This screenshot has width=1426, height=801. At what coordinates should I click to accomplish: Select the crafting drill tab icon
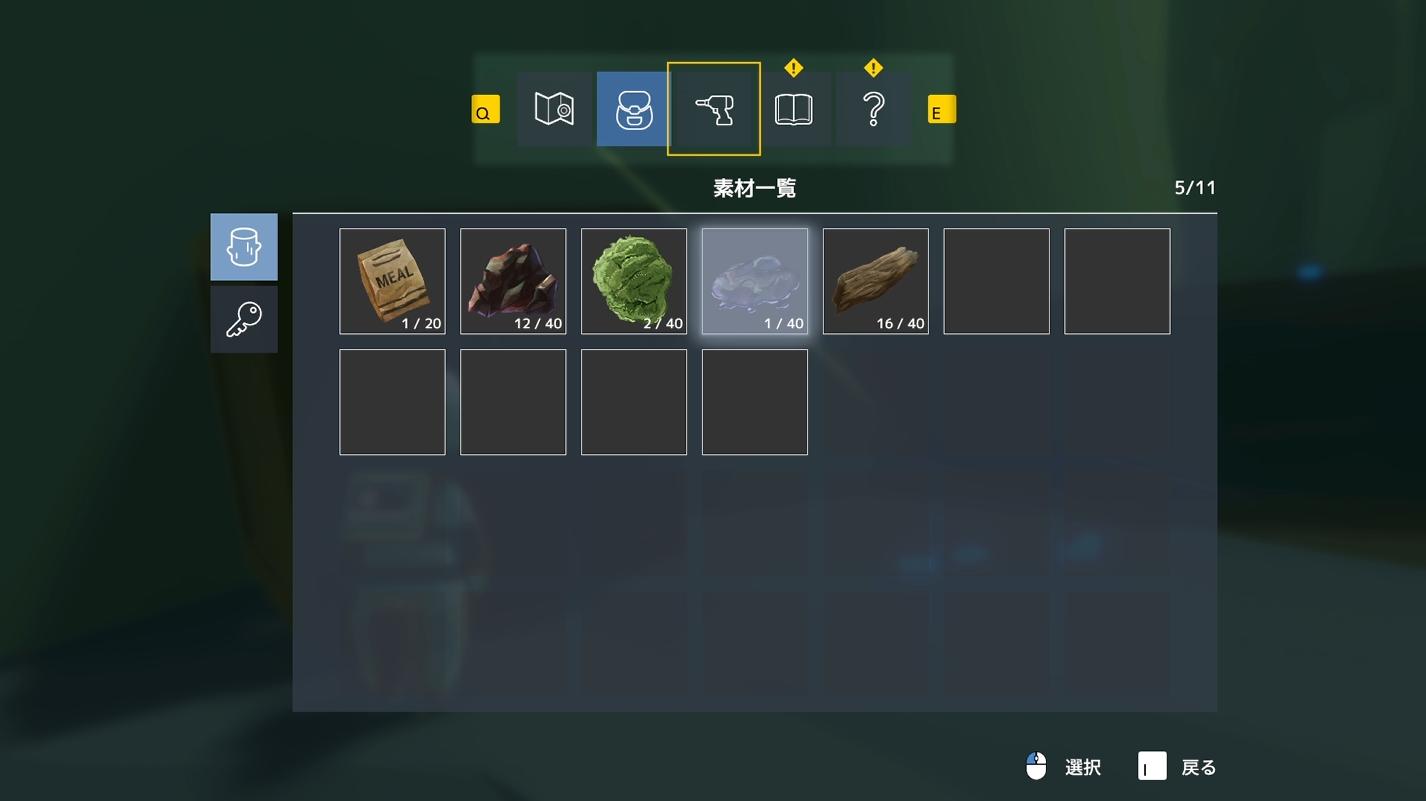tap(713, 108)
